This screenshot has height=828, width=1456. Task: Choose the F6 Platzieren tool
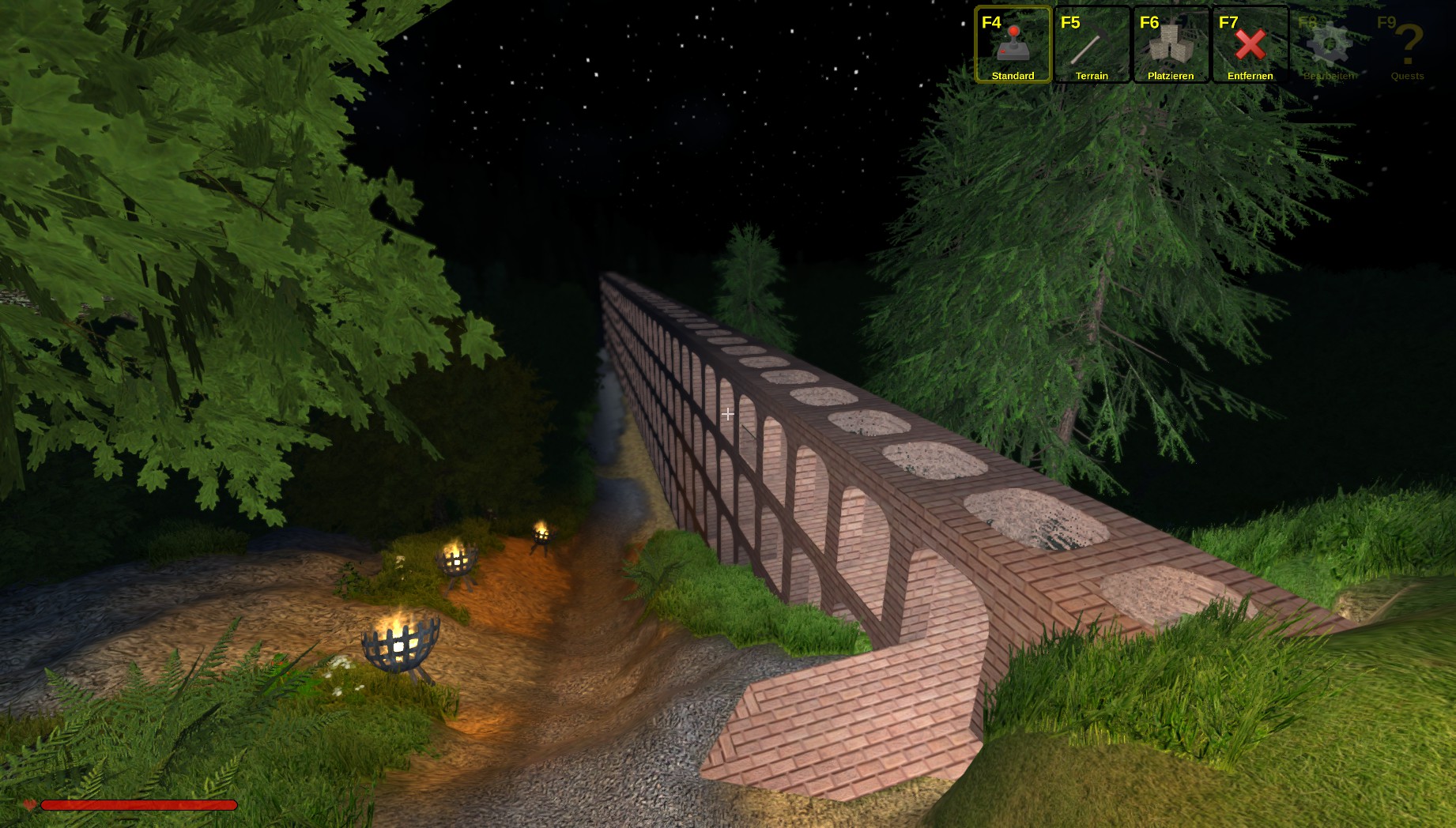(x=1171, y=45)
